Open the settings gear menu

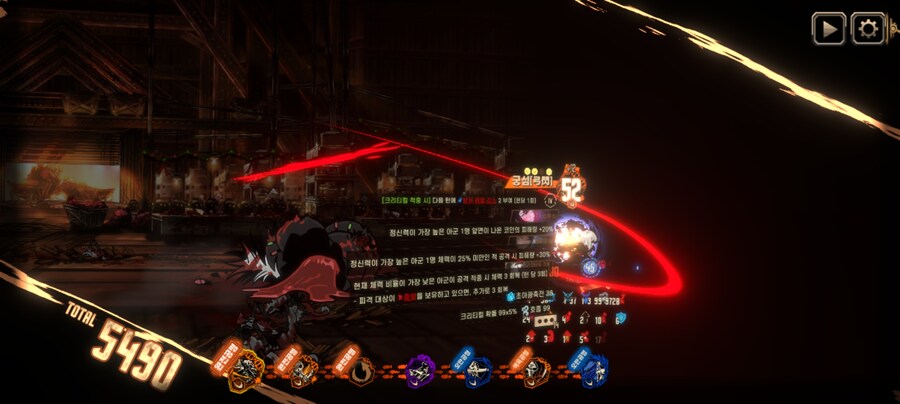tap(867, 28)
